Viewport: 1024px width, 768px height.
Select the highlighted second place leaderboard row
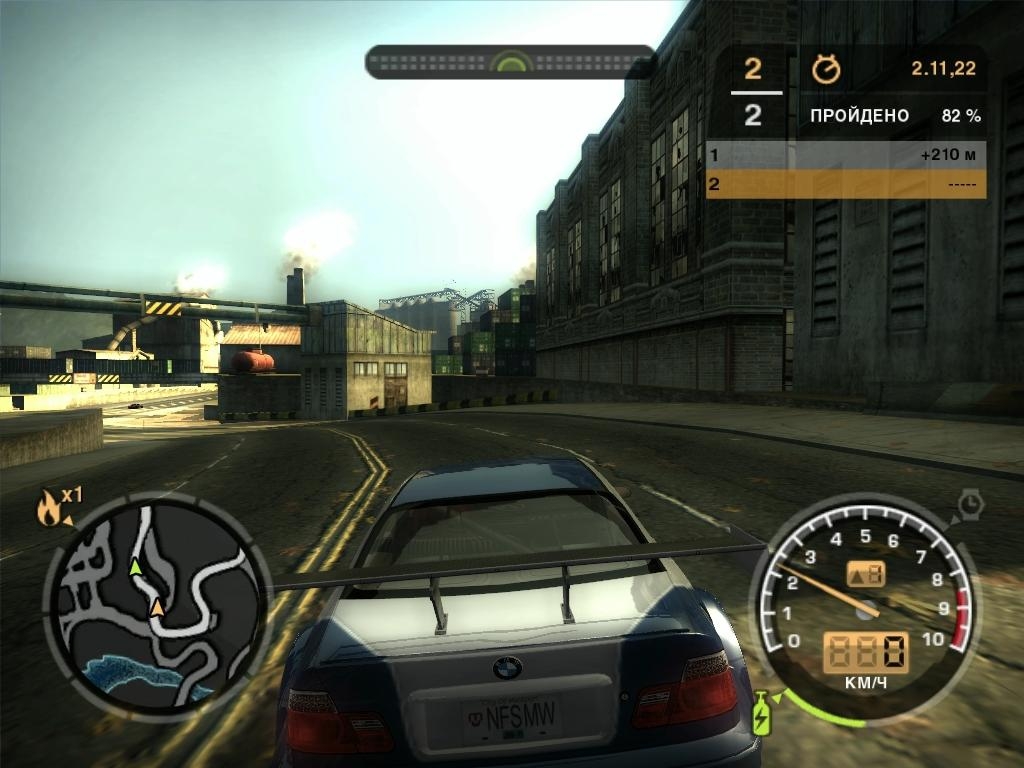tap(845, 184)
